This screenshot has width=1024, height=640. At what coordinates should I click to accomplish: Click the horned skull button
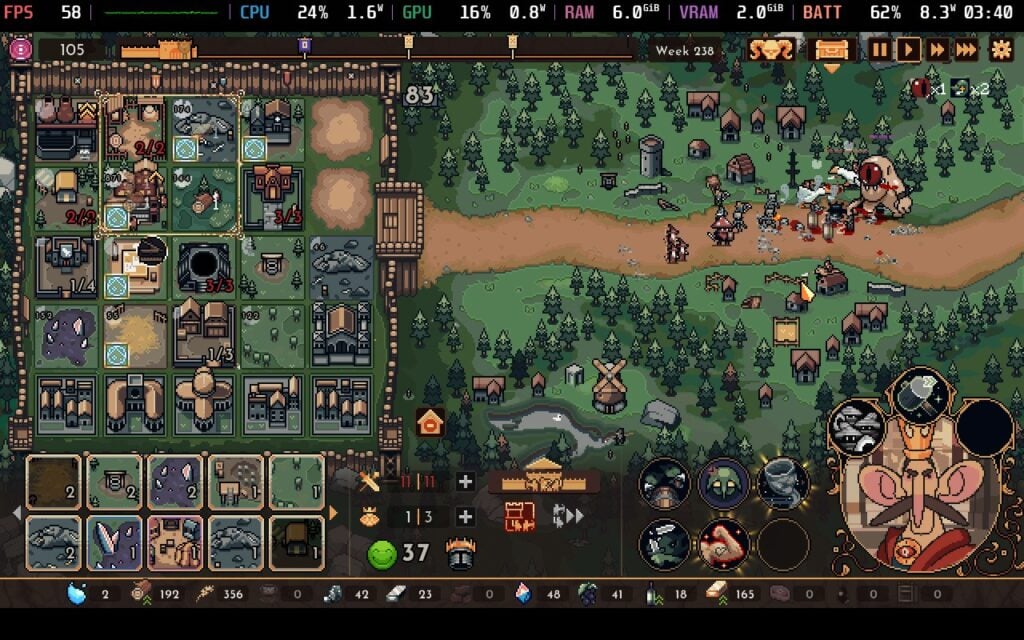(x=772, y=50)
